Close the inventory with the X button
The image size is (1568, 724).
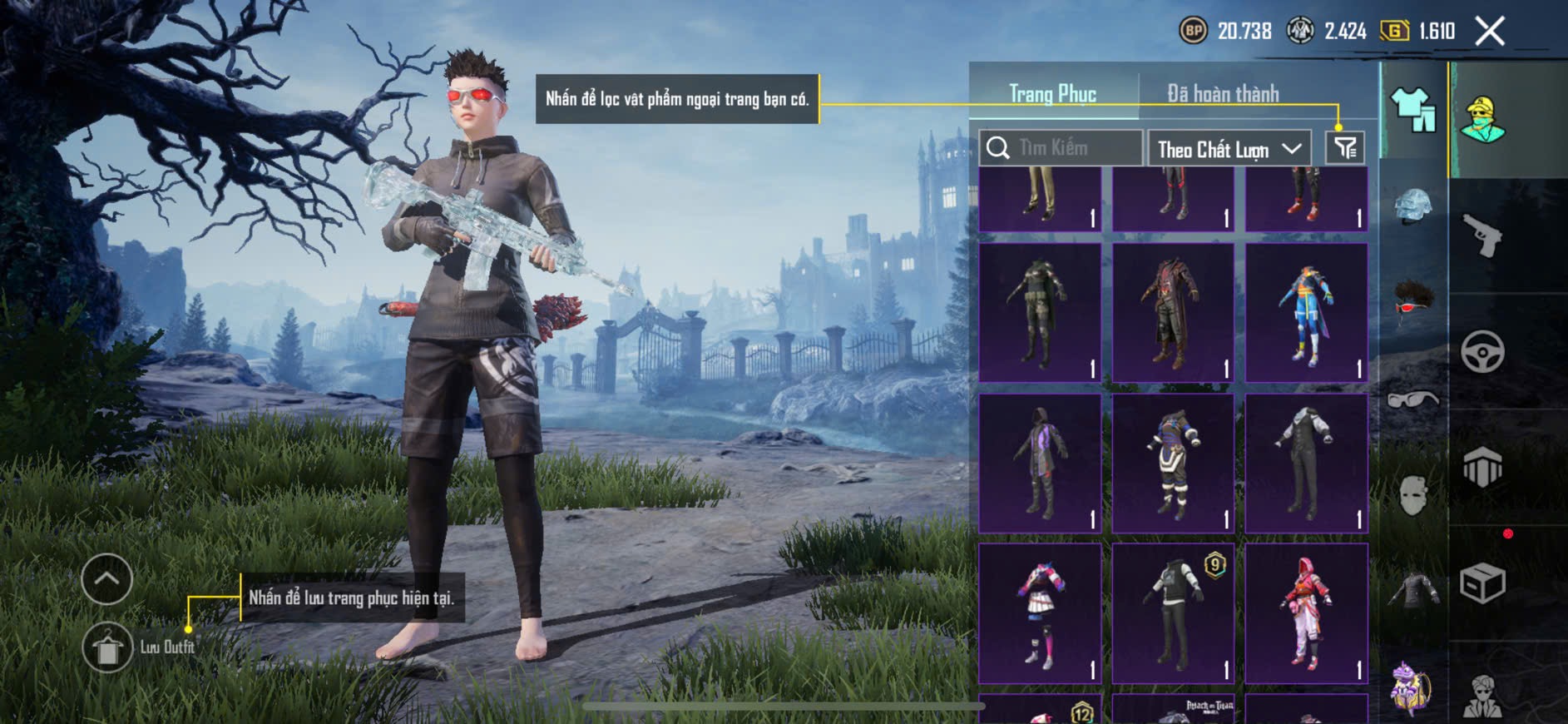1490,32
